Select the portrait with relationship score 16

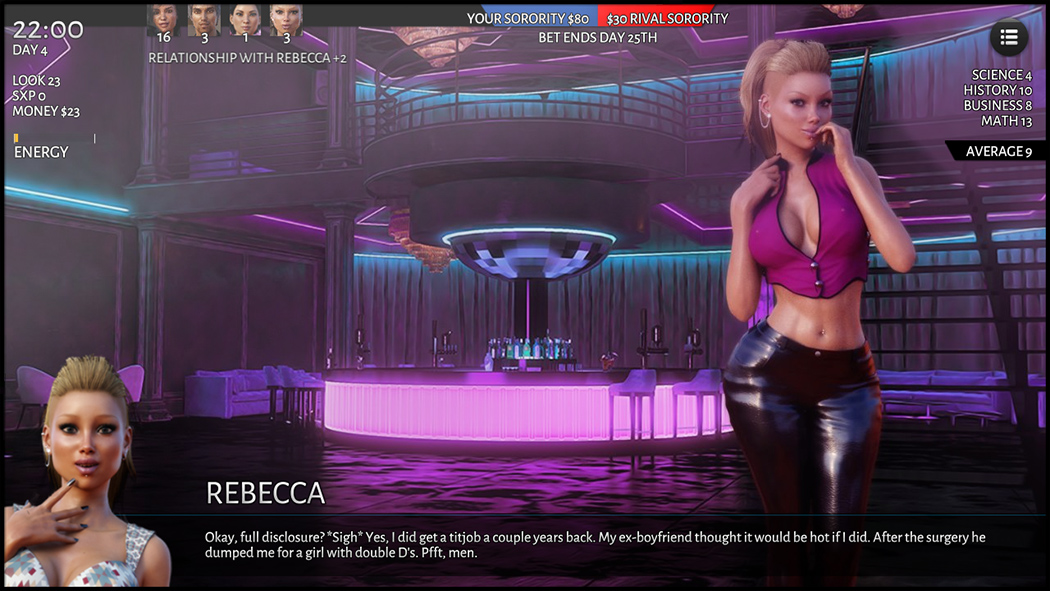coord(163,18)
